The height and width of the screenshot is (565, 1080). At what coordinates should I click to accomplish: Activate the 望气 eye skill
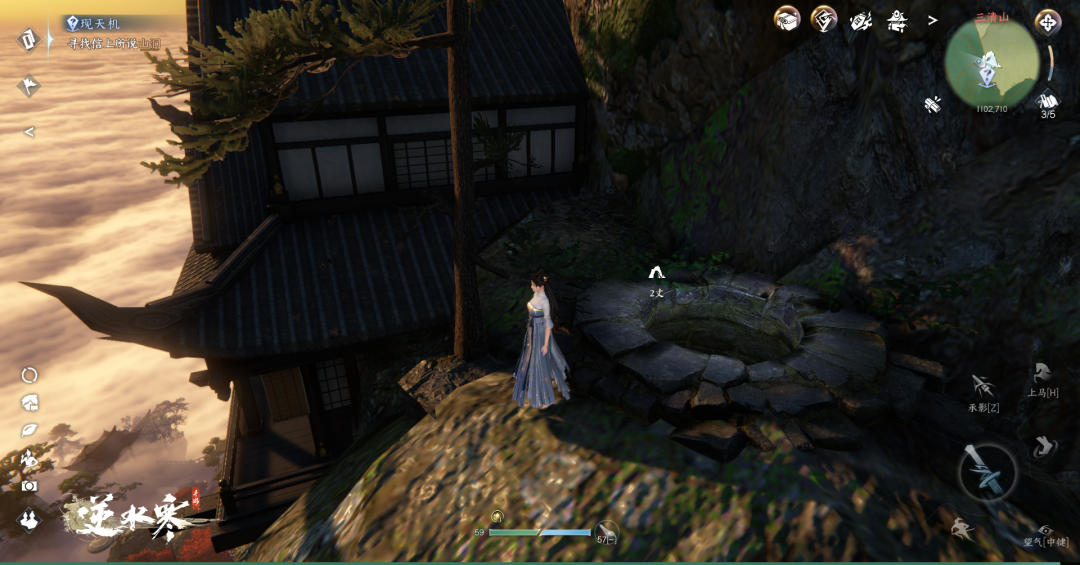pyautogui.click(x=1043, y=531)
